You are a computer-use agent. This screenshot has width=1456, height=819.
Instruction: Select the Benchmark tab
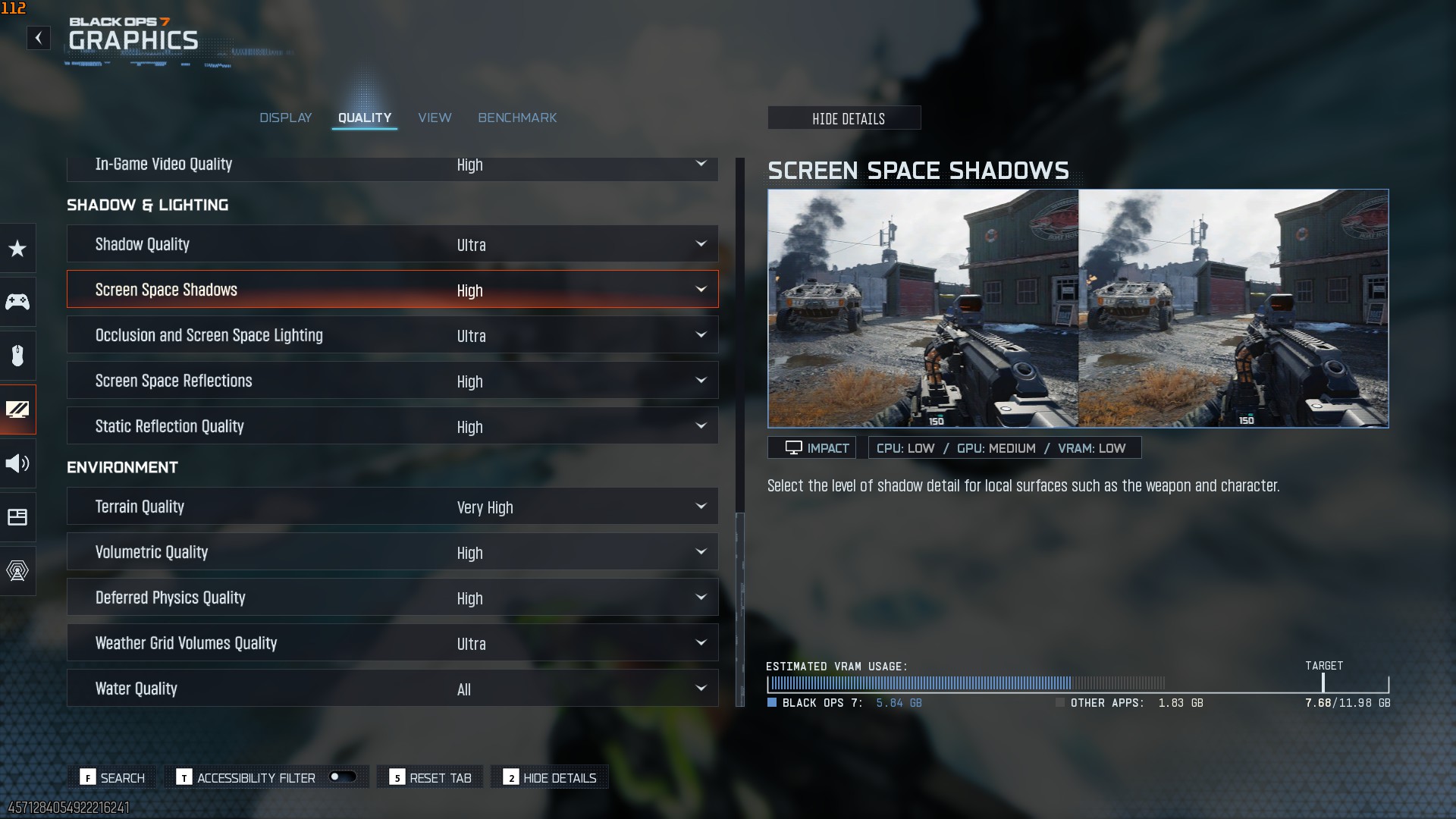(517, 118)
